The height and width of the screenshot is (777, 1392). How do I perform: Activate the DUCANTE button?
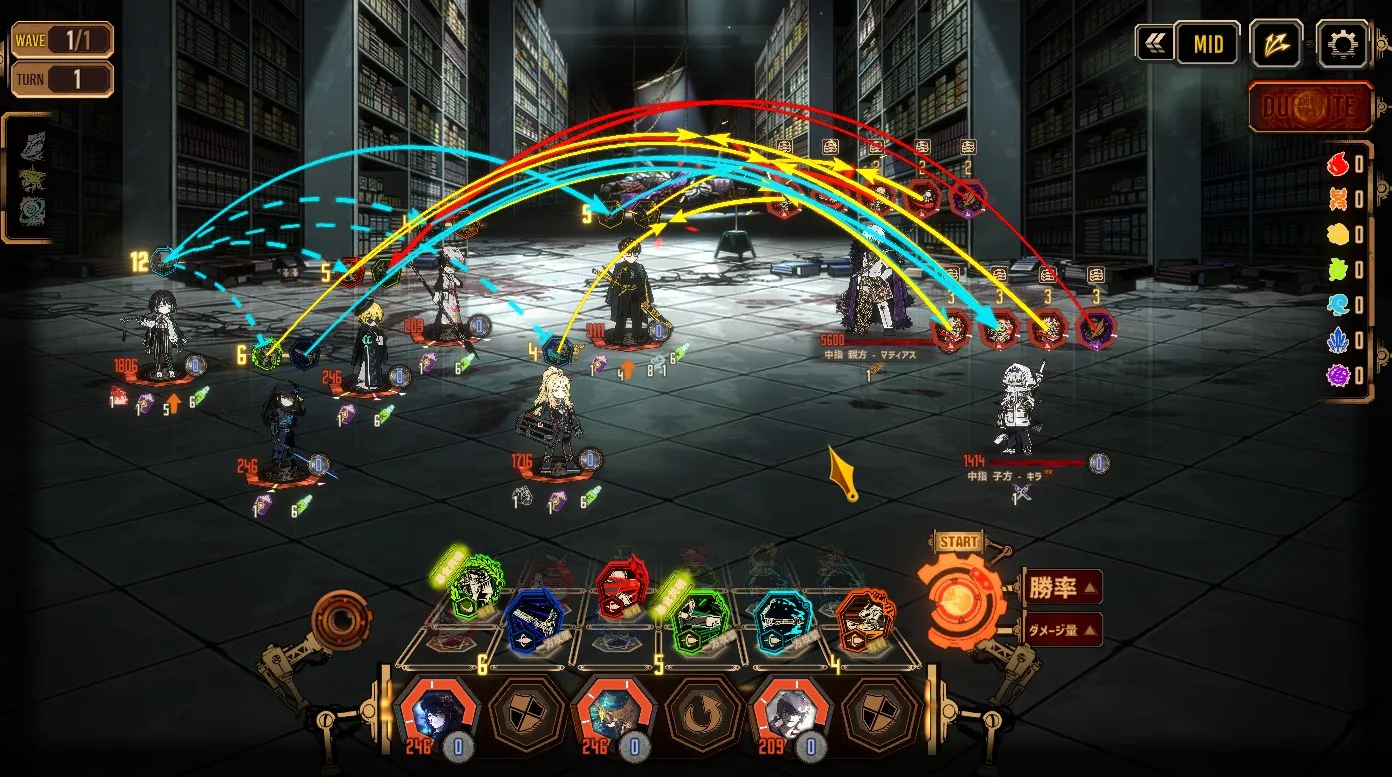[1310, 107]
